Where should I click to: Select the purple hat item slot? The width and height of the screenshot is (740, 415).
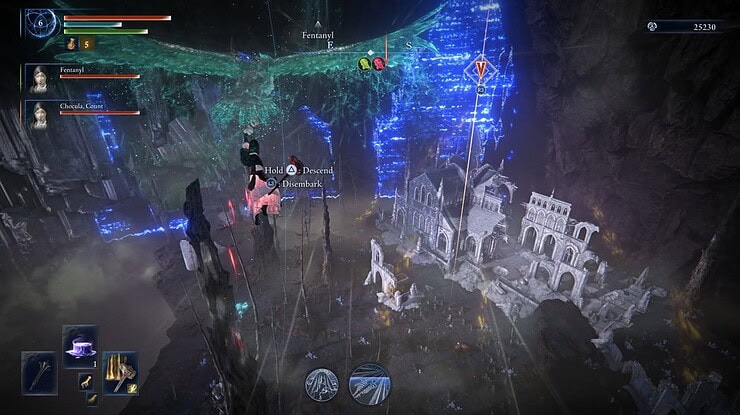79,344
